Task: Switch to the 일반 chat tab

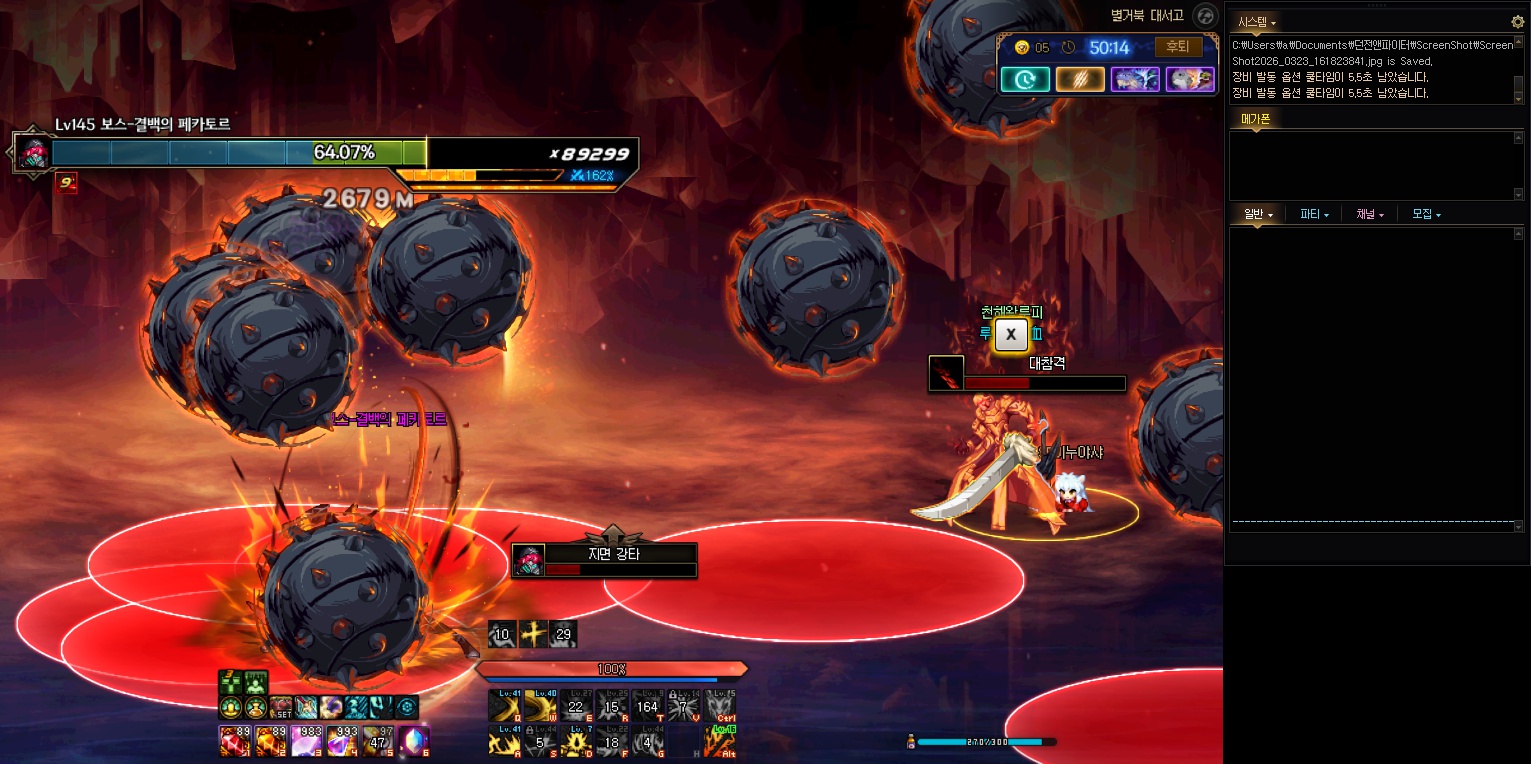Action: pos(1257,214)
